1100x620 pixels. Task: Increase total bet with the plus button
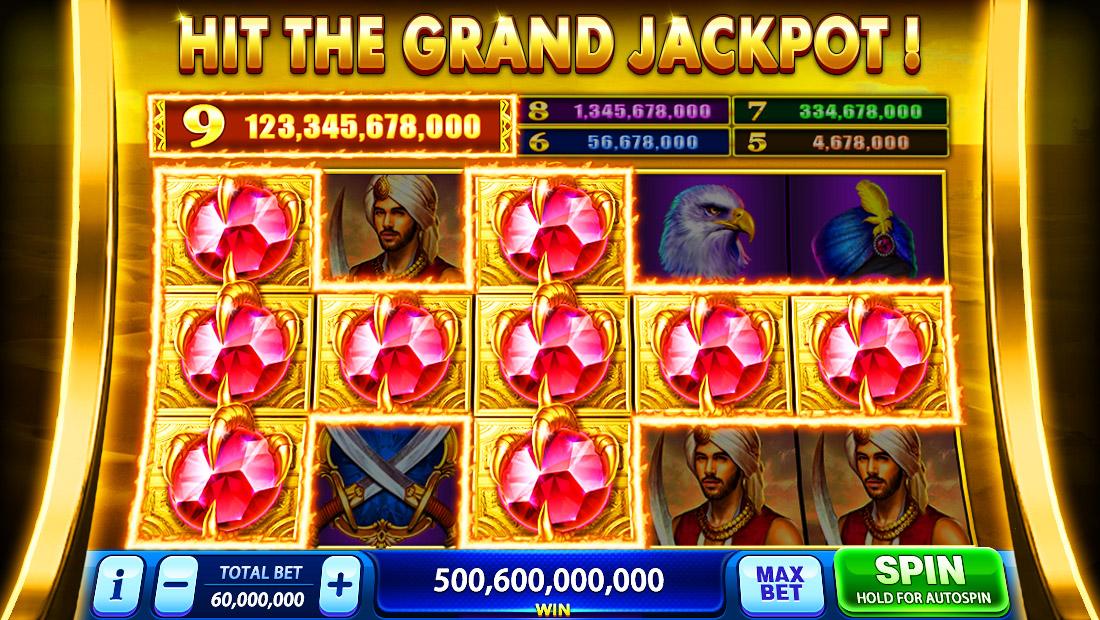click(341, 585)
